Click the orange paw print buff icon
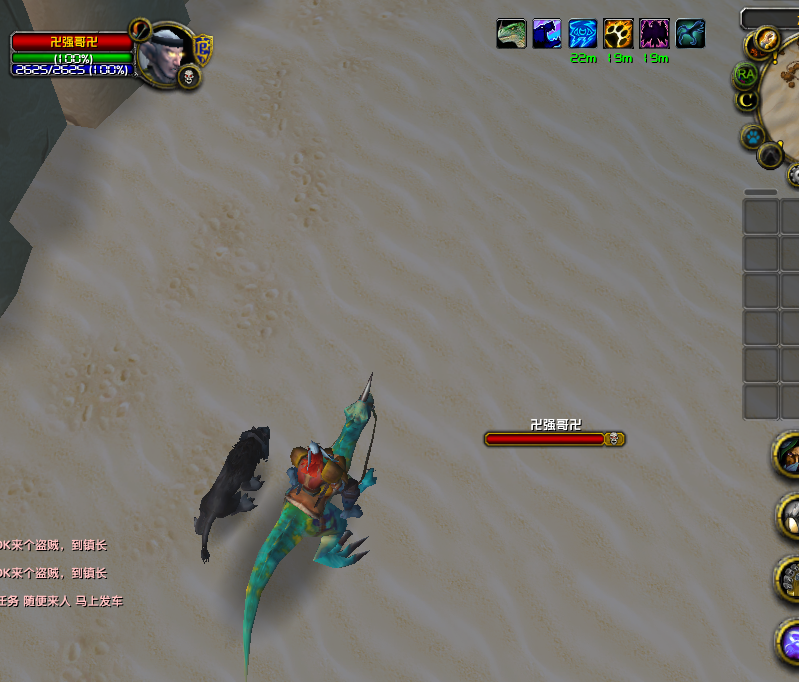 [618, 34]
